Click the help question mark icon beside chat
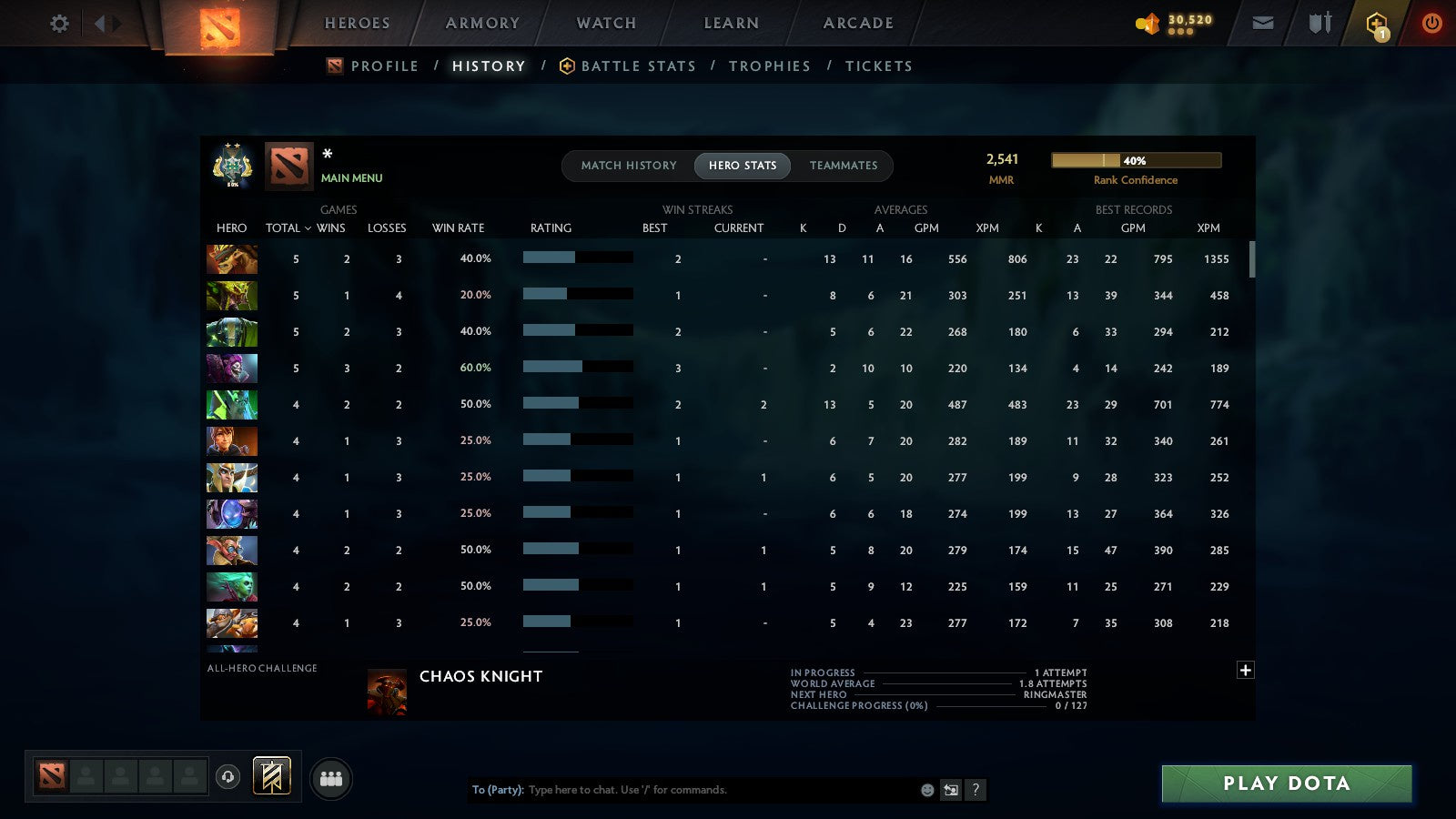The height and width of the screenshot is (819, 1456). [976, 790]
